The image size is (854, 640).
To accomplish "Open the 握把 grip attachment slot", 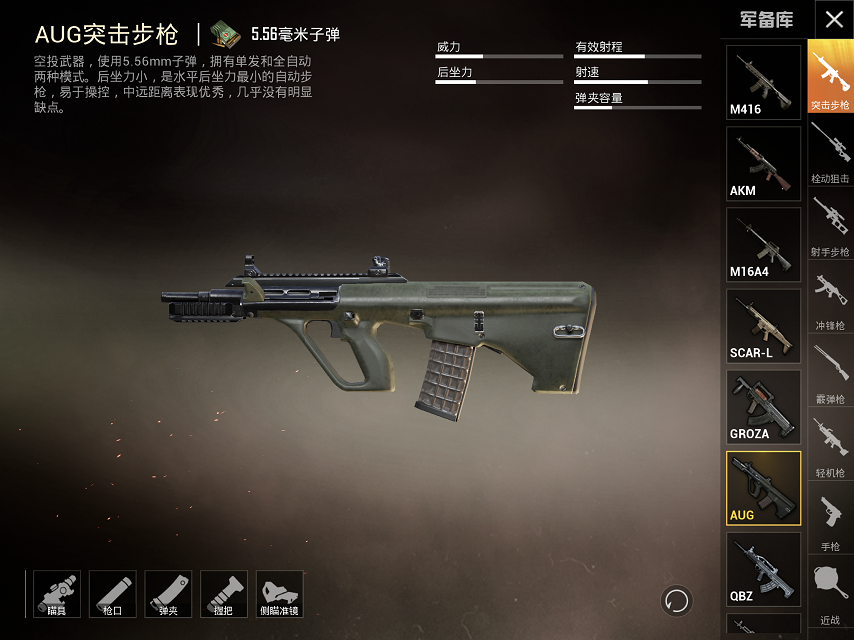I will pos(224,594).
